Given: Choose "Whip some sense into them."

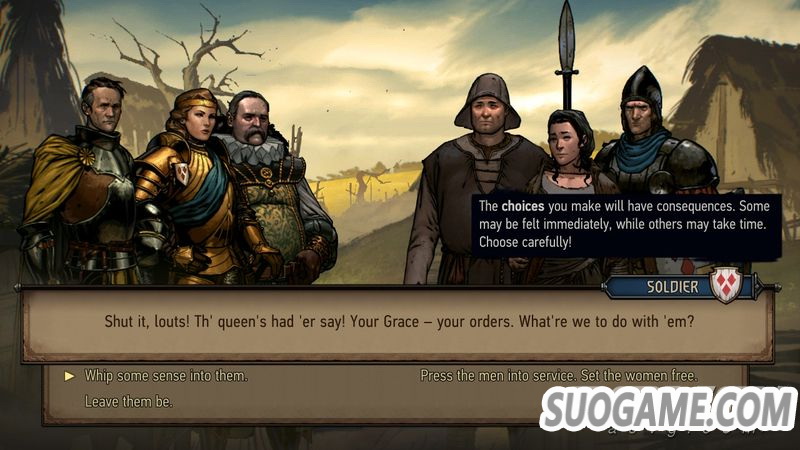Looking at the screenshot, I should [x=166, y=376].
